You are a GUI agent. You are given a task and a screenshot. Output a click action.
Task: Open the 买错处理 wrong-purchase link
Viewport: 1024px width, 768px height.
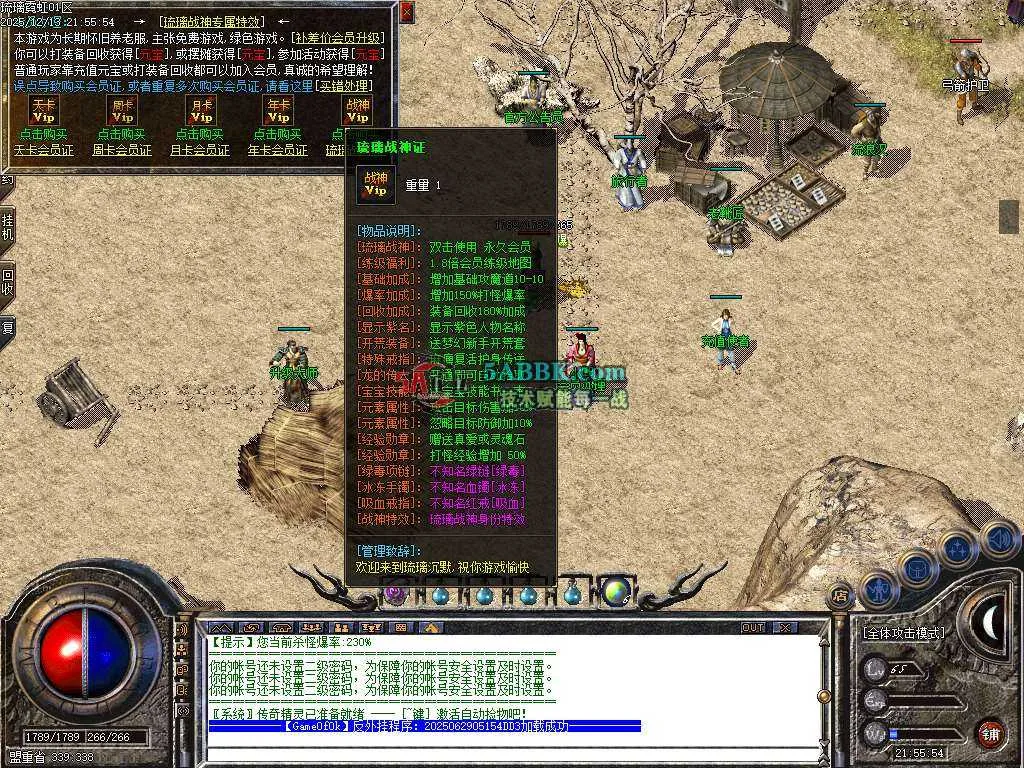pyautogui.click(x=343, y=86)
